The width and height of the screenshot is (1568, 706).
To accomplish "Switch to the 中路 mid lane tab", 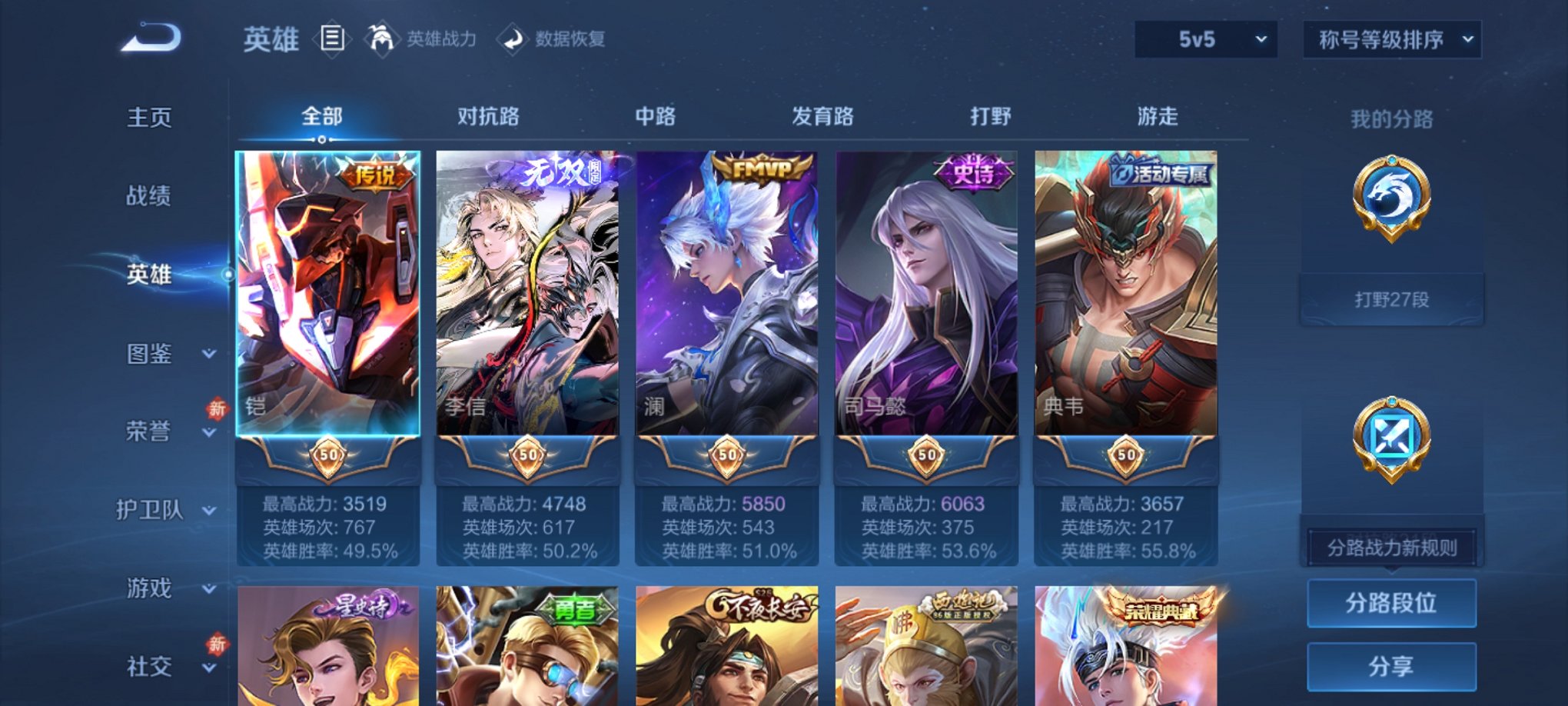I will point(656,115).
